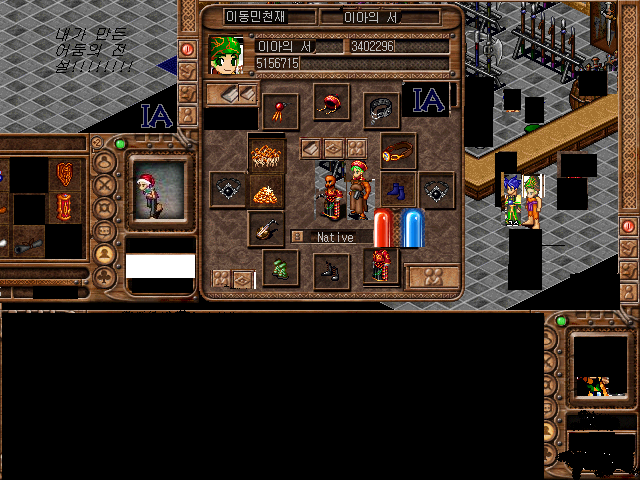Click the stringed instrument weapon slot
This screenshot has height=480, width=640.
tap(265, 228)
